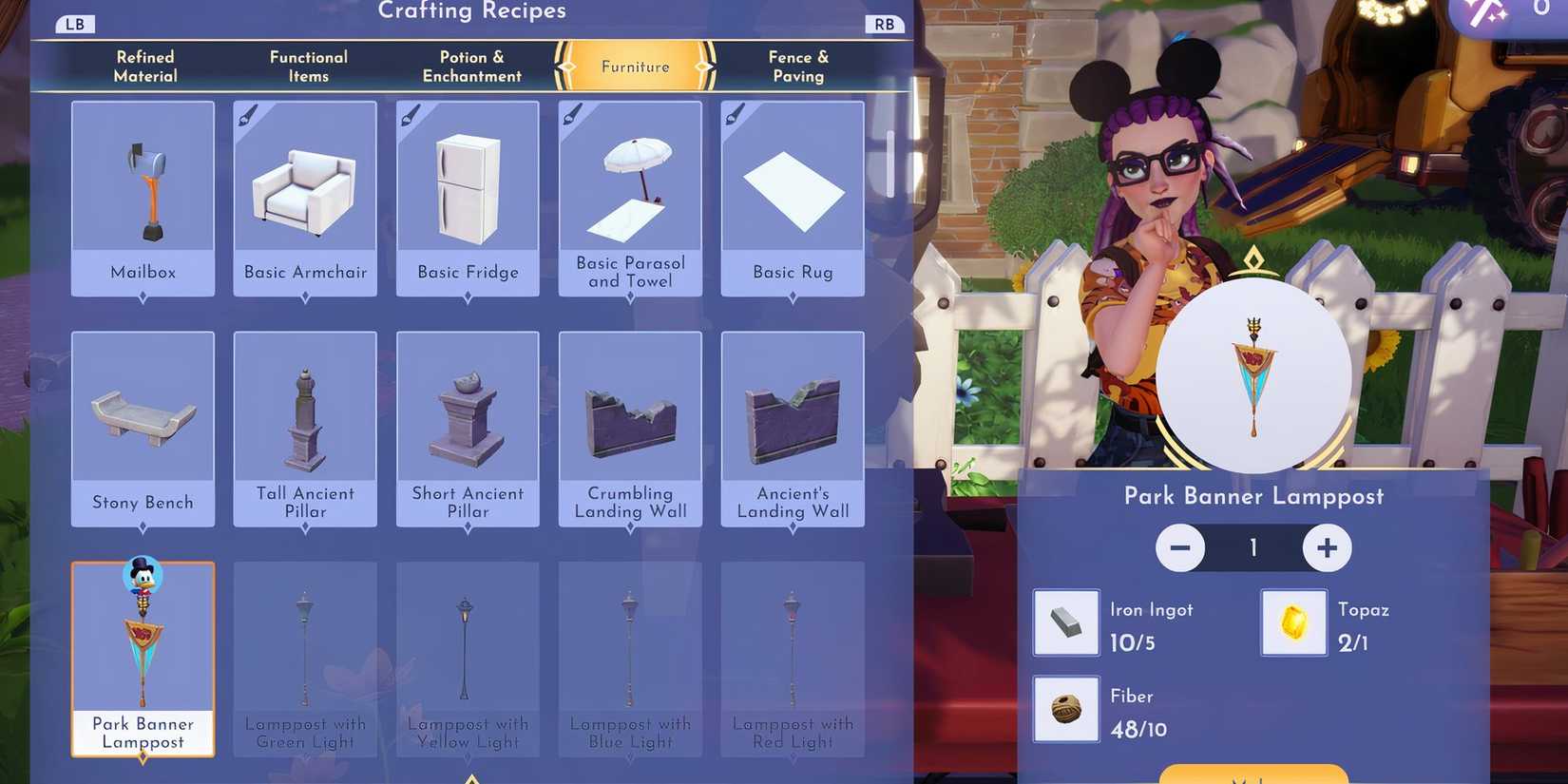Select the Lamppost with Green Light recipe
The image size is (1568, 784).
tap(304, 646)
